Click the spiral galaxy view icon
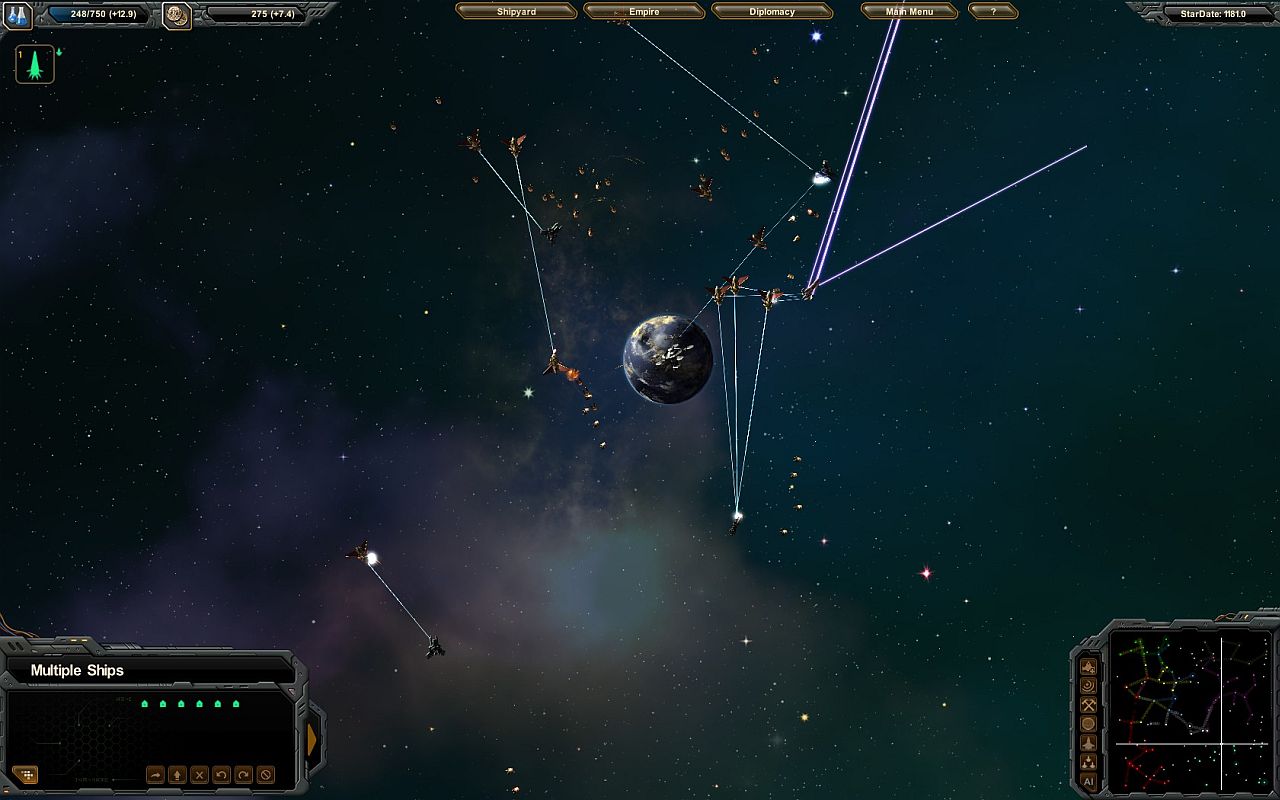Viewport: 1280px width, 800px height. coord(1088,686)
